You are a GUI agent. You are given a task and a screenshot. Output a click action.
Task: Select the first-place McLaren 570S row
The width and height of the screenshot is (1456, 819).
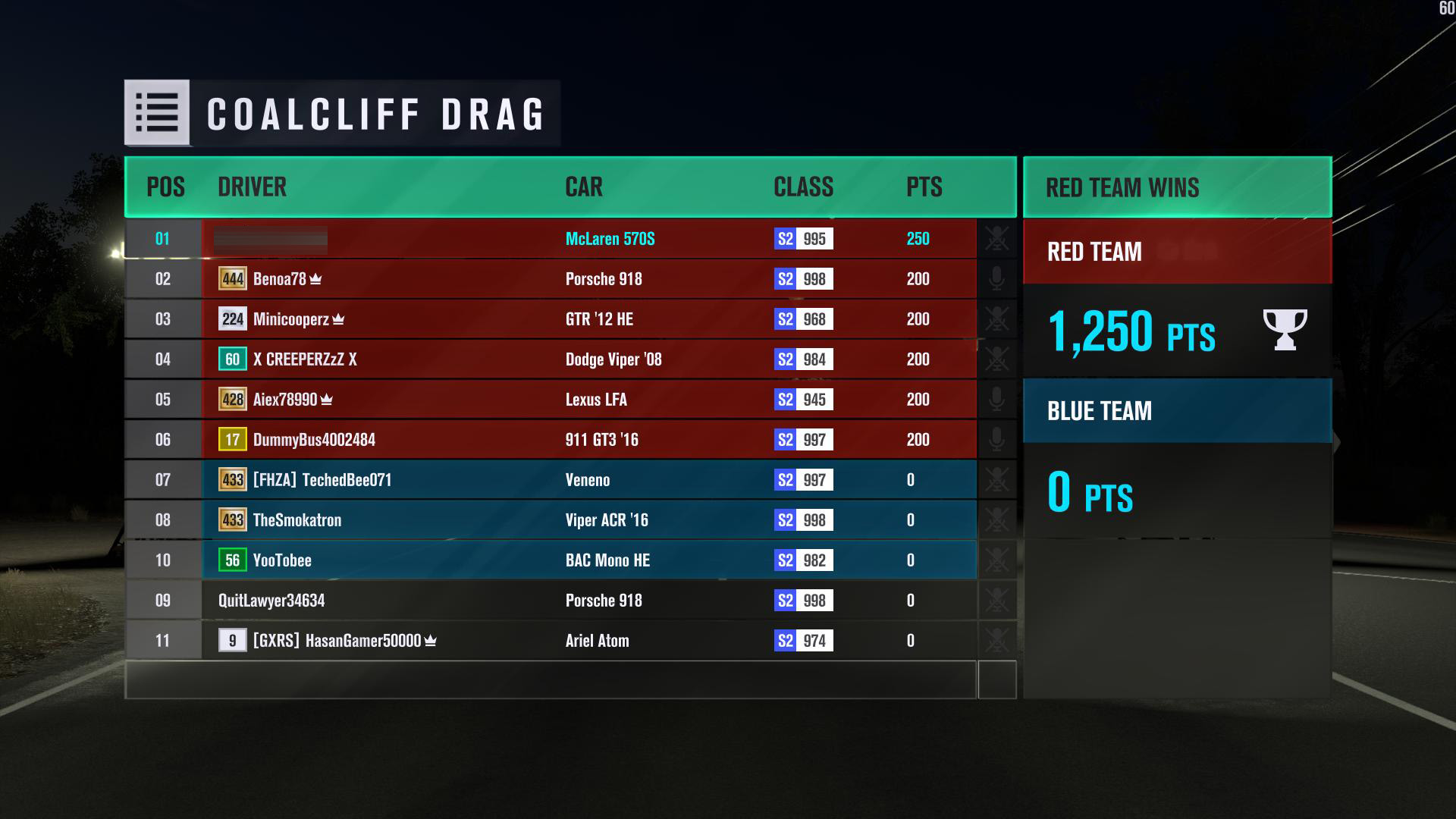[550, 239]
